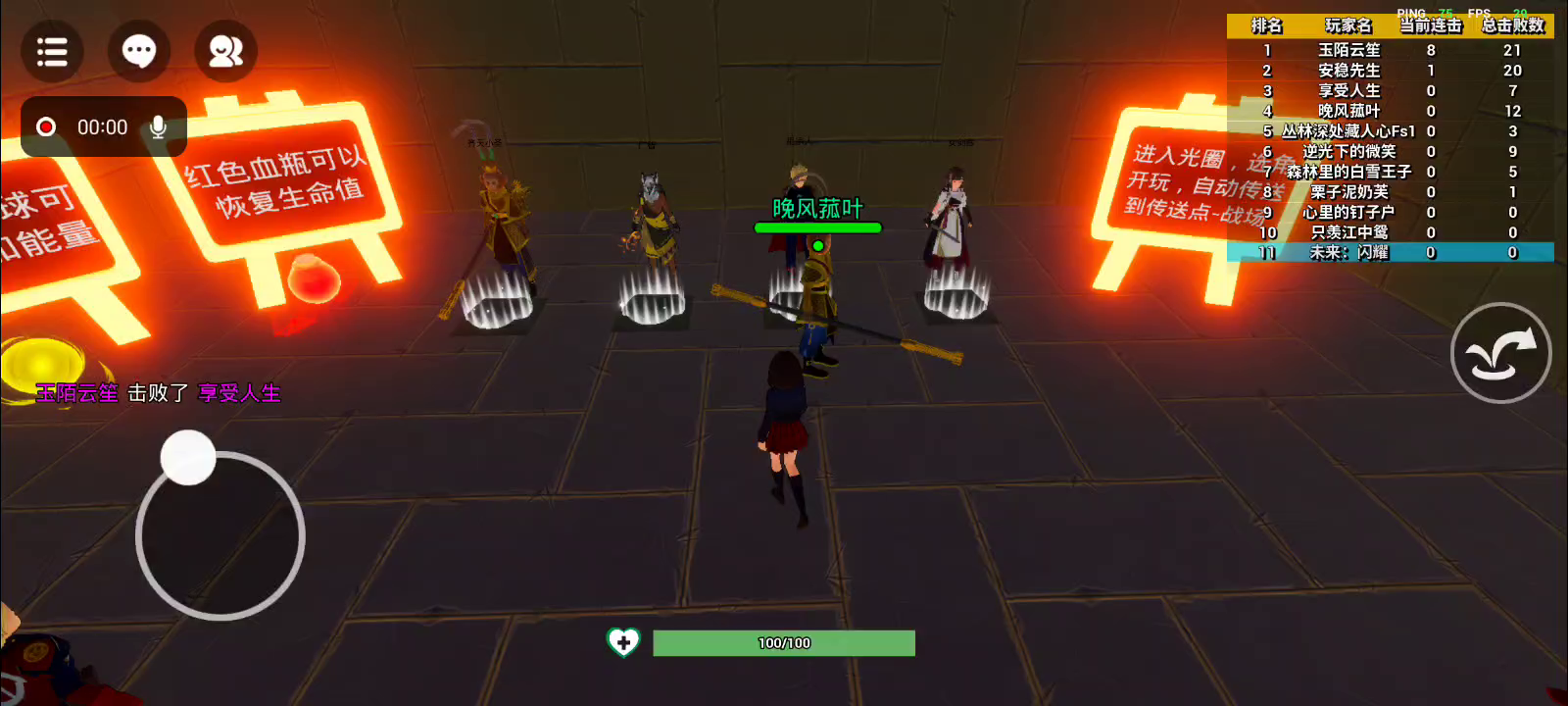Select highlighted 未来: 闪耀 leaderboard row
This screenshot has height=706, width=1568.
pyautogui.click(x=1390, y=253)
